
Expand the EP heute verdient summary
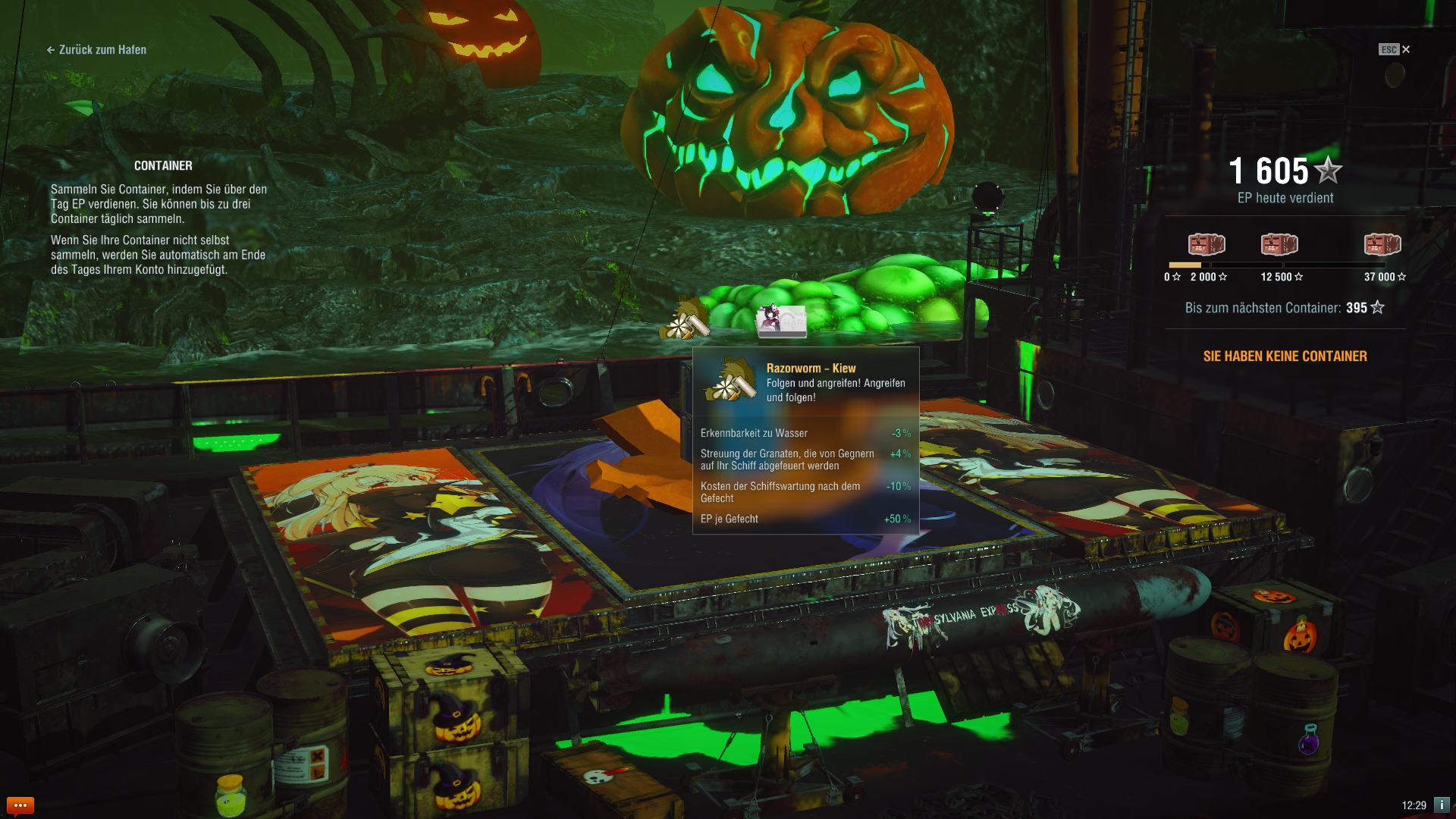click(x=1285, y=198)
